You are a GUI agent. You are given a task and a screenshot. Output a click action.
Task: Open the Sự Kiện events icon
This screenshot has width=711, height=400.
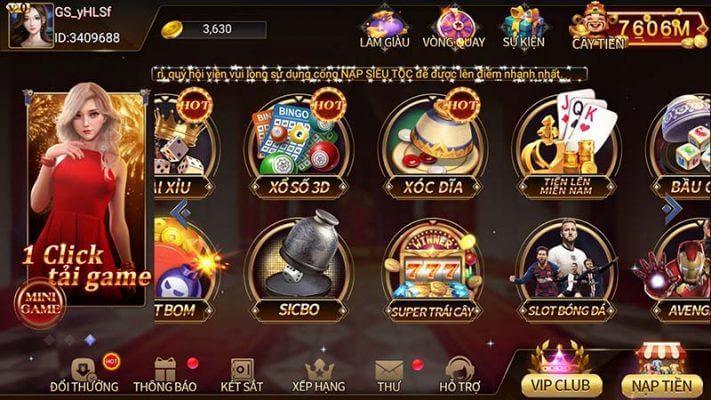pyautogui.click(x=523, y=27)
